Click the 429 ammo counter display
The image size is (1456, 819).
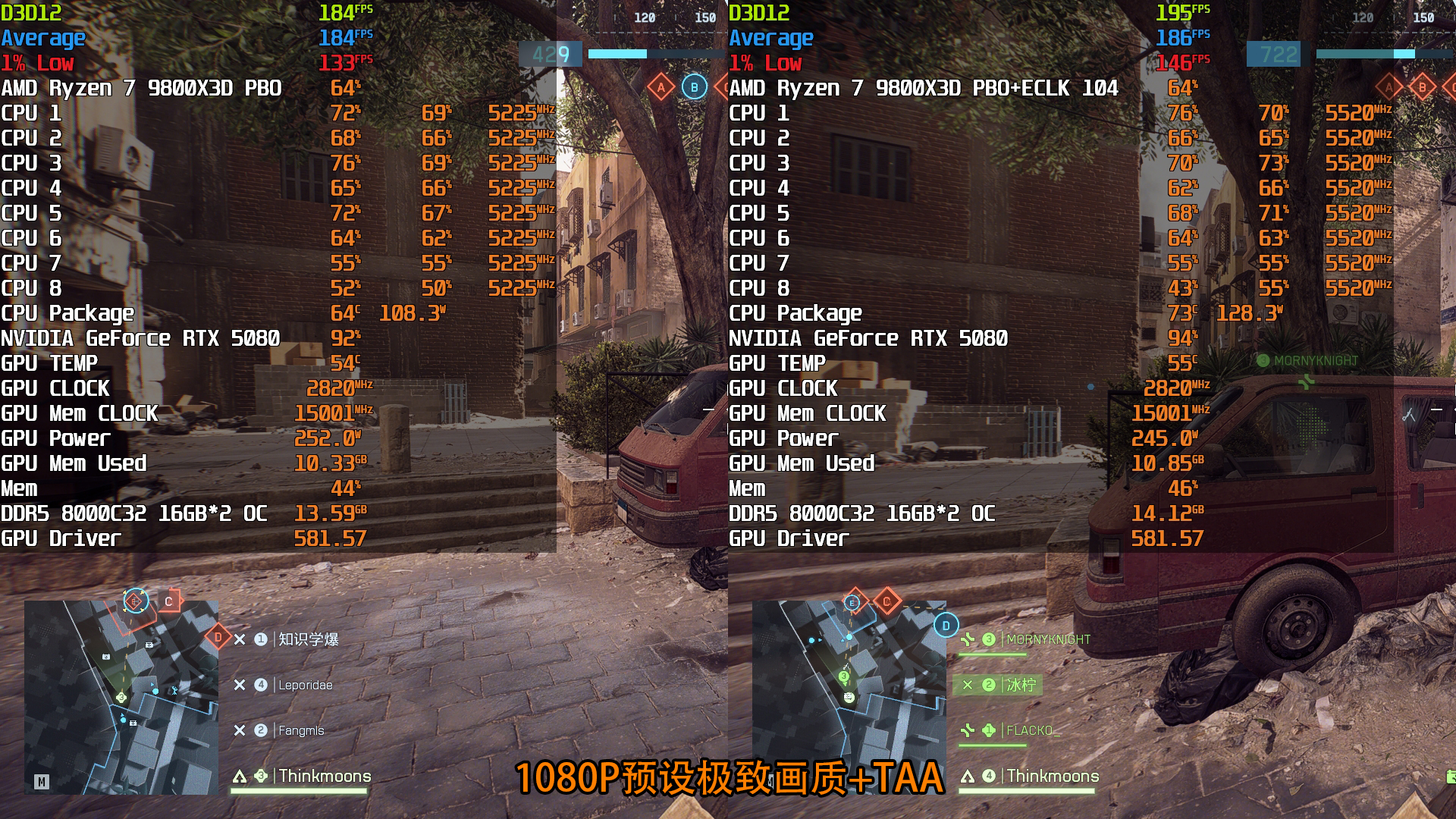[x=550, y=55]
